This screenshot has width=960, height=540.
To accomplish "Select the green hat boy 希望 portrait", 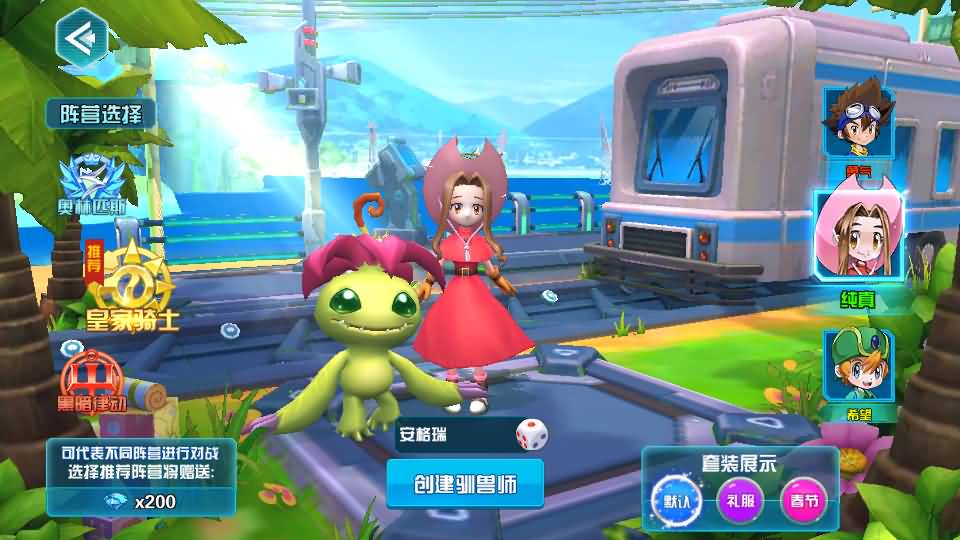I will [x=857, y=367].
